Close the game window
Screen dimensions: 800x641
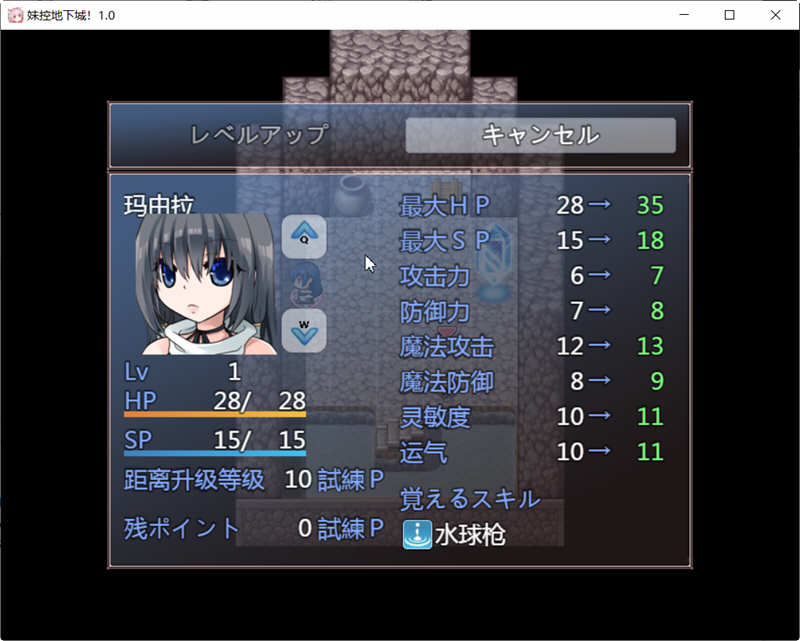click(x=776, y=15)
